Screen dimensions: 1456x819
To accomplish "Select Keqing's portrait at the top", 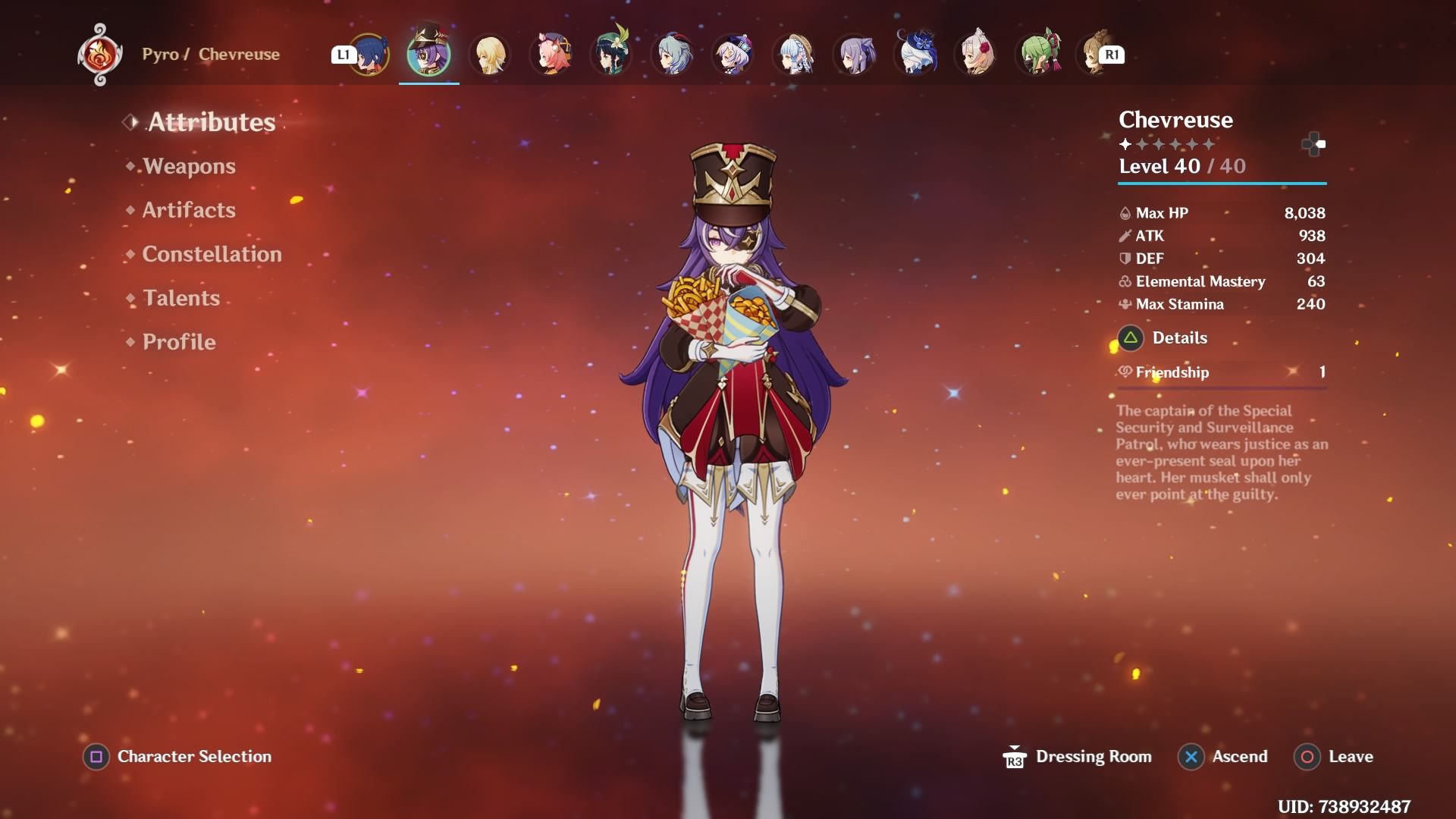I will (x=855, y=53).
